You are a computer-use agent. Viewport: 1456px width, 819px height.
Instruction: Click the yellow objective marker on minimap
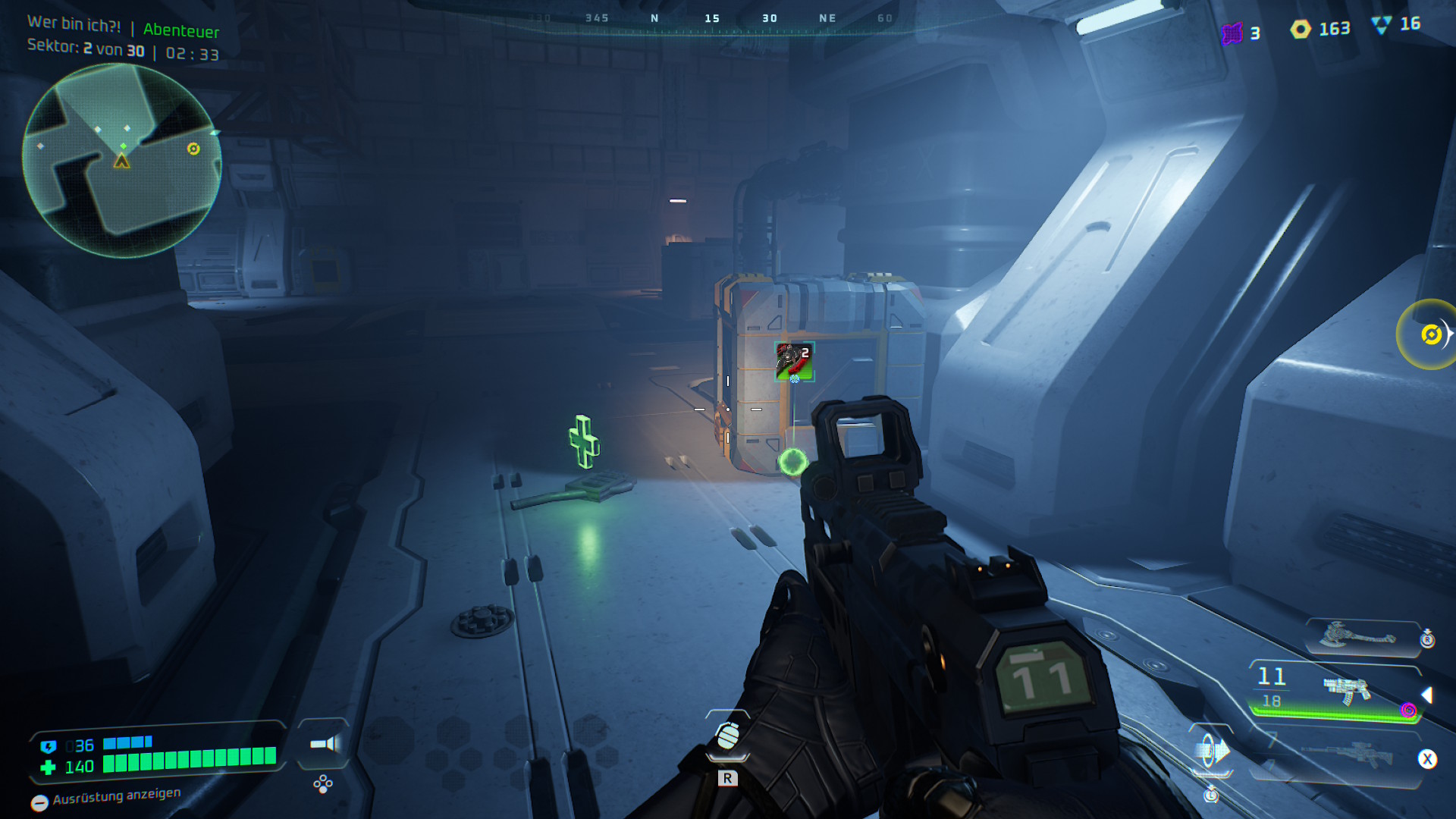tap(193, 149)
